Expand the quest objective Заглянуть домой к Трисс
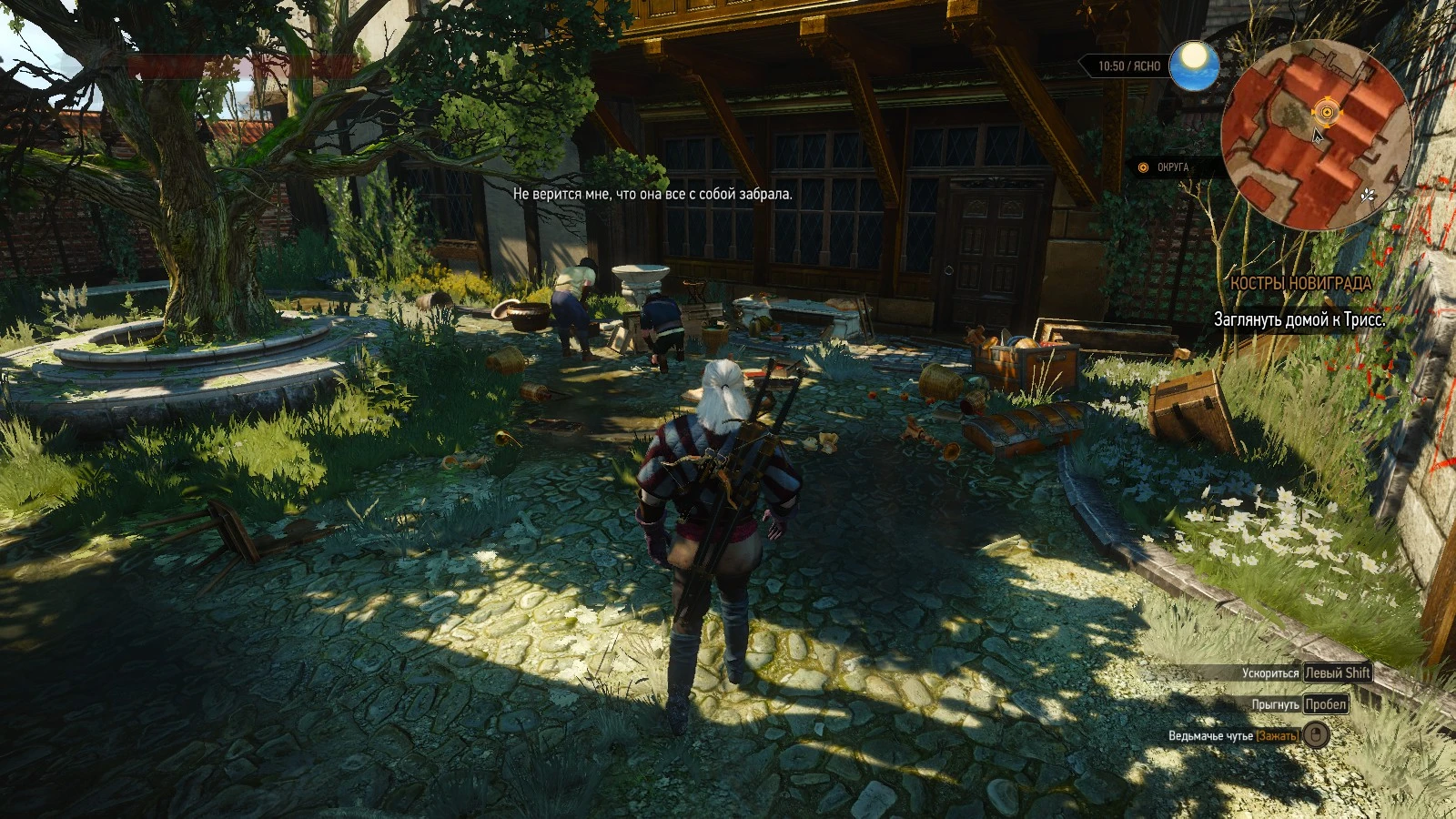Viewport: 1456px width, 819px height. tap(1299, 319)
